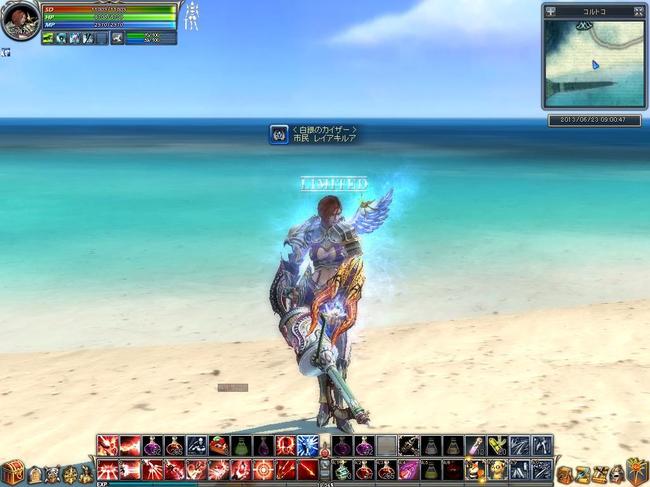The height and width of the screenshot is (487, 650).
Task: Click the minimap's top-left corner button
Action: pyautogui.click(x=551, y=12)
